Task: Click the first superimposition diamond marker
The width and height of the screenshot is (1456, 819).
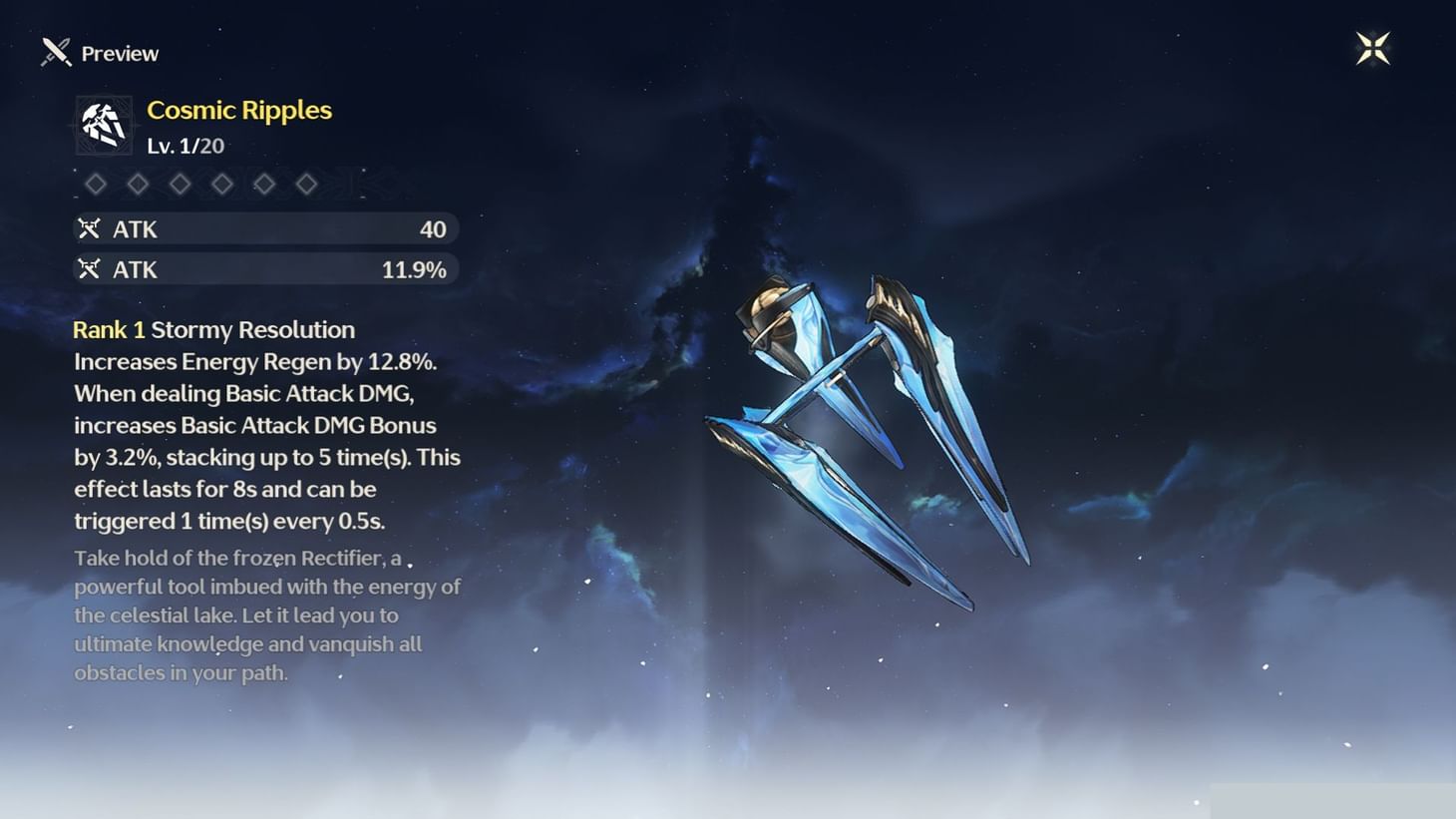Action: (96, 184)
